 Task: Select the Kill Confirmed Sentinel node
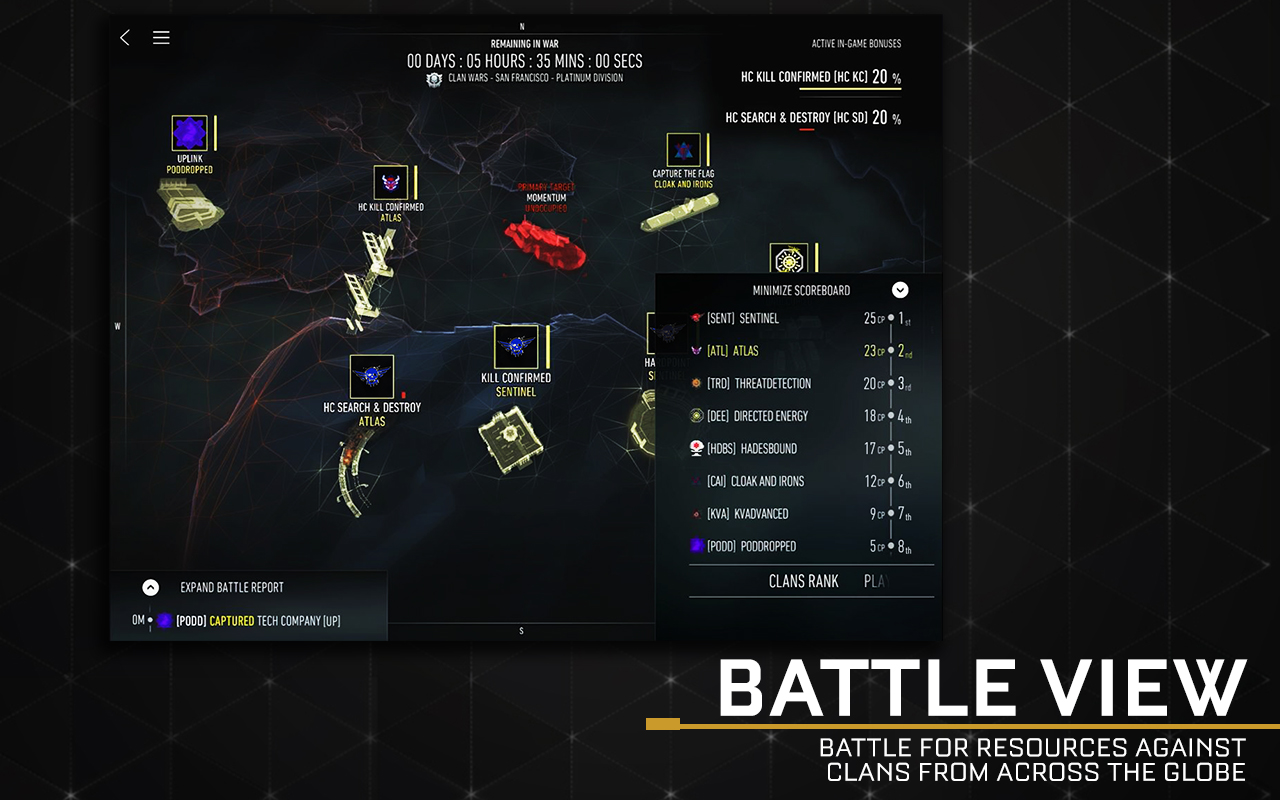click(516, 347)
